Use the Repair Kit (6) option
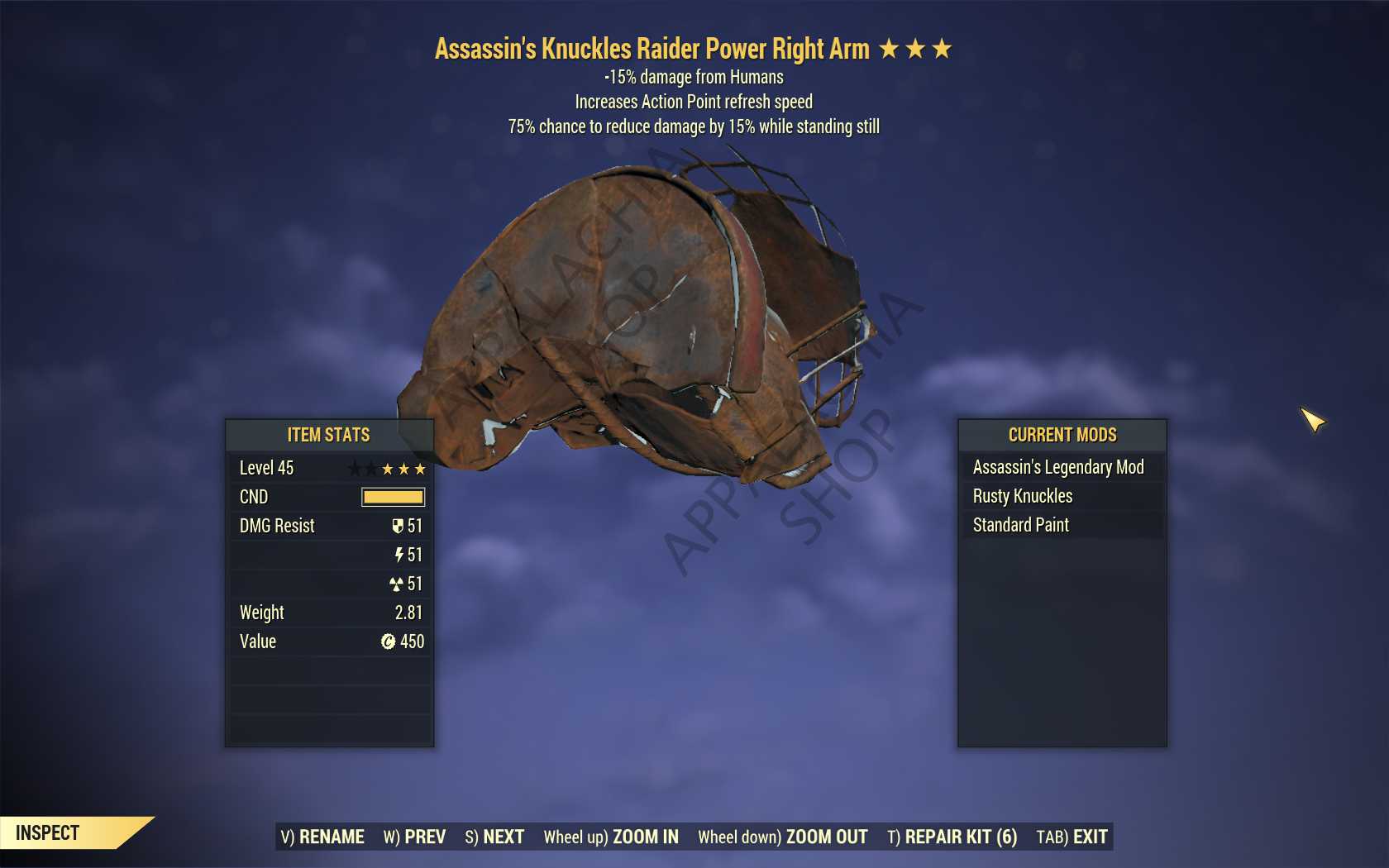Viewport: 1389px width, 868px height. pyautogui.click(x=952, y=837)
